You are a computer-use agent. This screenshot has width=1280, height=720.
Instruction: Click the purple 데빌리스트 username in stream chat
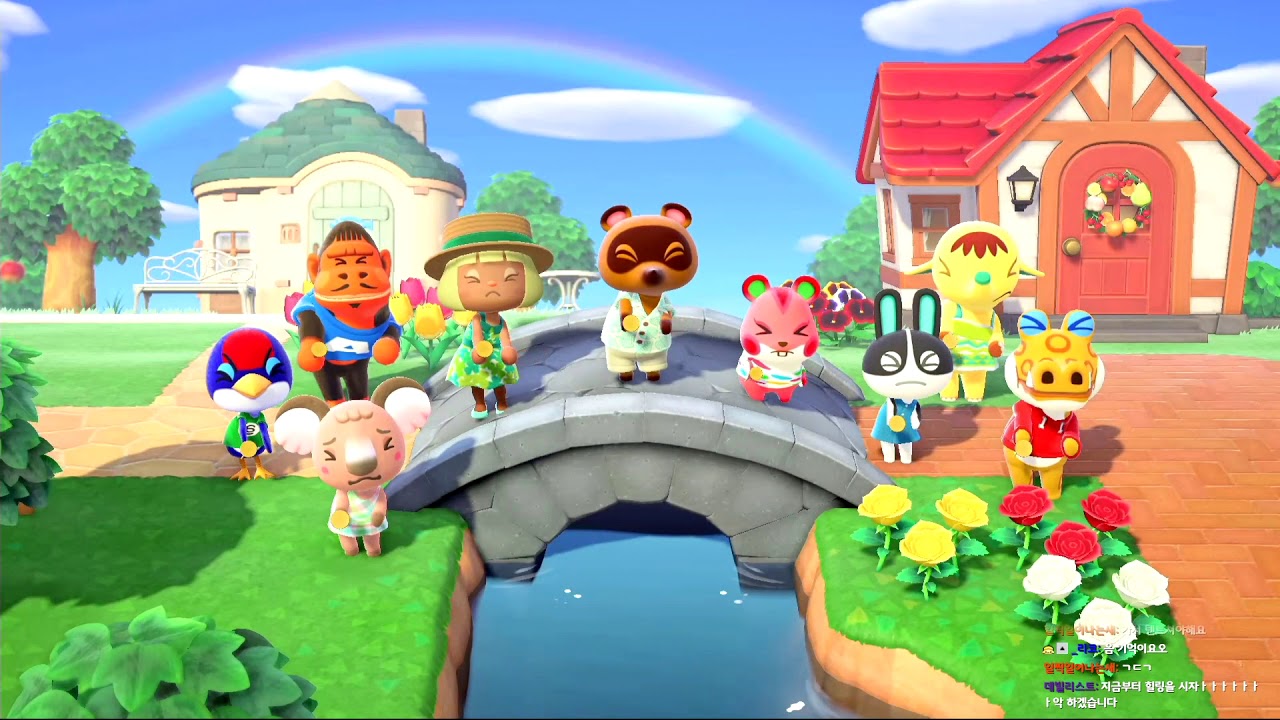pyautogui.click(x=1069, y=686)
